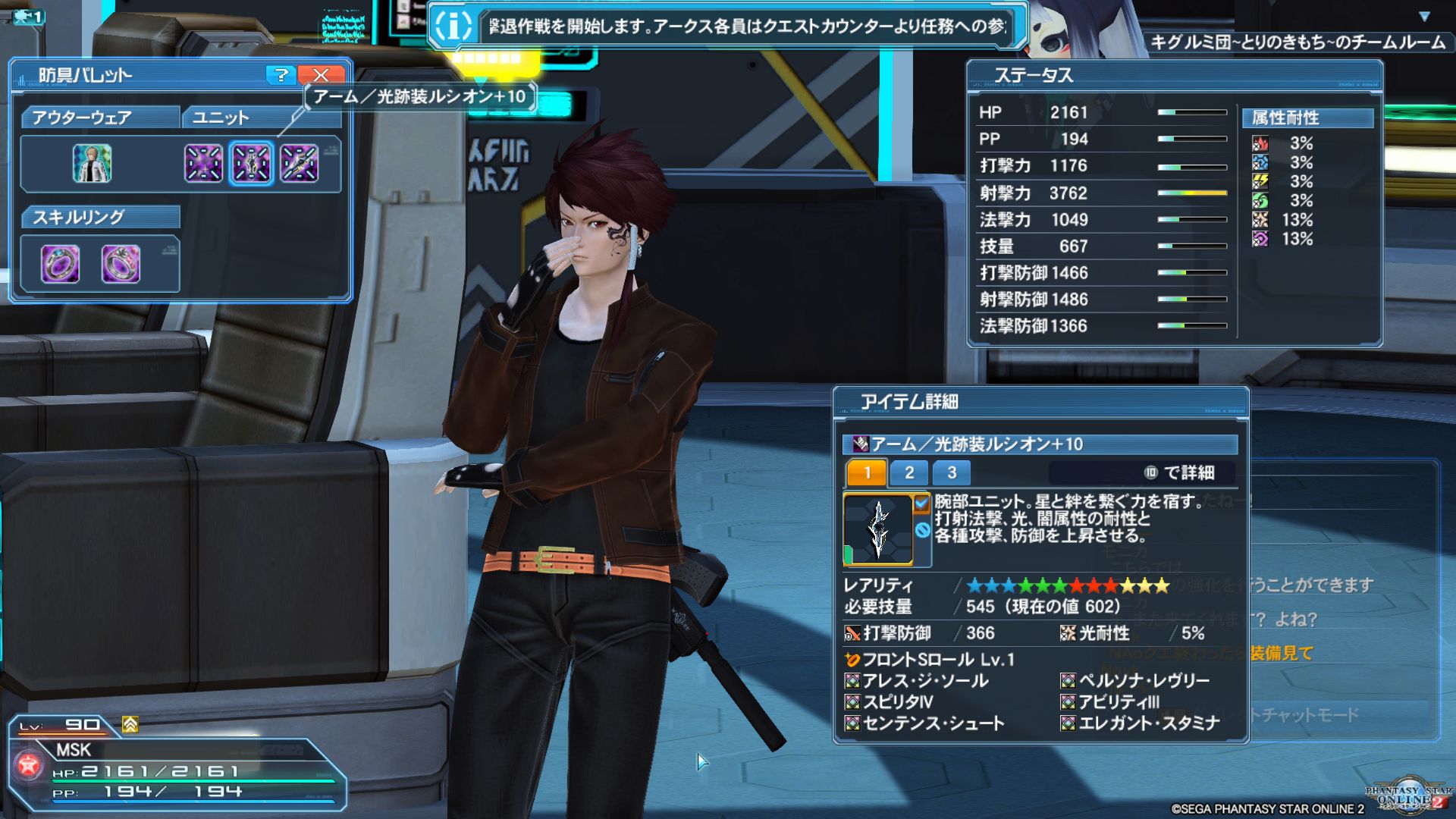Expand the top-right dropdown arrow
Image resolution: width=1456 pixels, height=819 pixels.
pos(1424,17)
